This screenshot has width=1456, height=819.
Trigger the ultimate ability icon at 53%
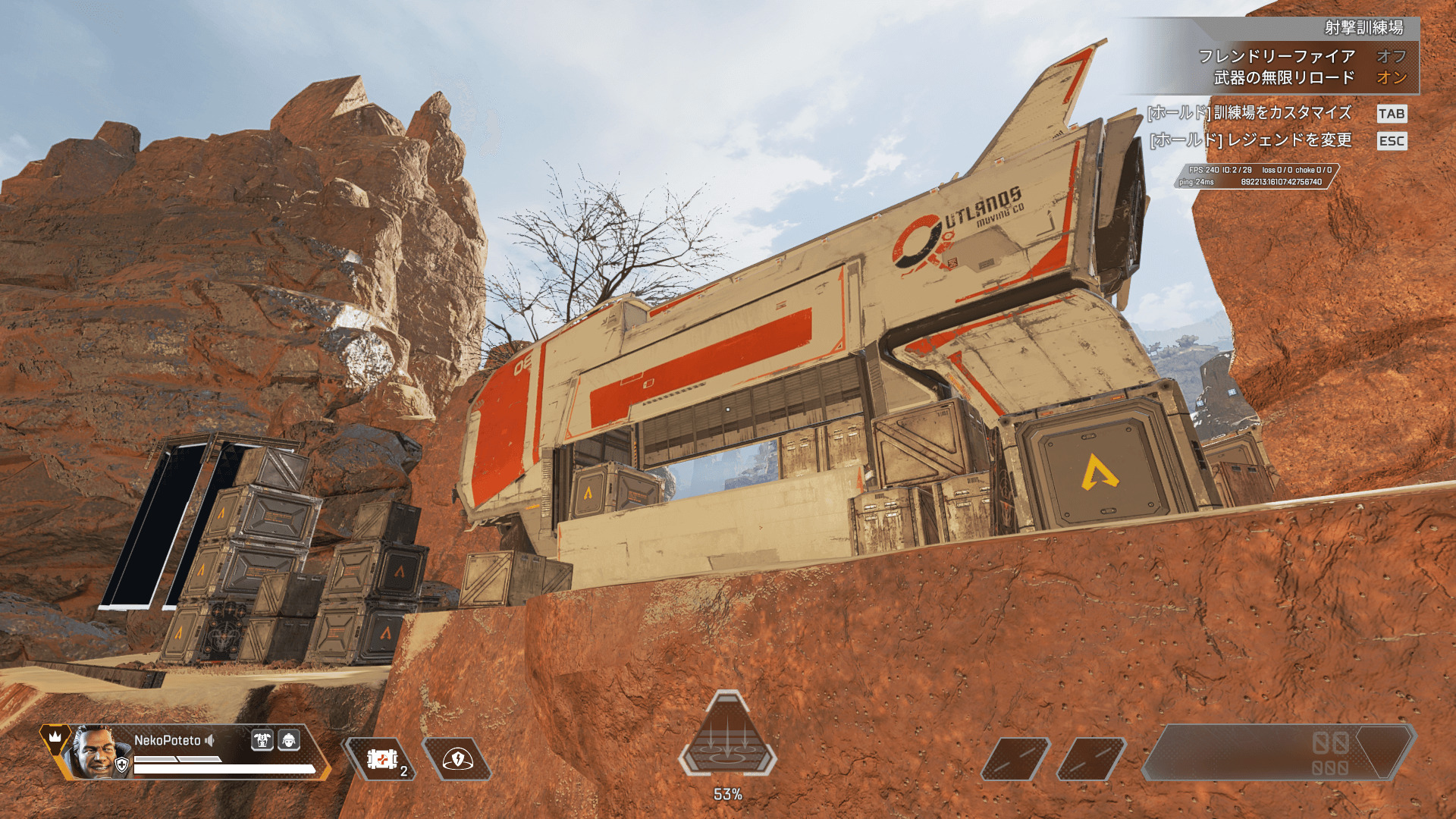pyautogui.click(x=727, y=737)
